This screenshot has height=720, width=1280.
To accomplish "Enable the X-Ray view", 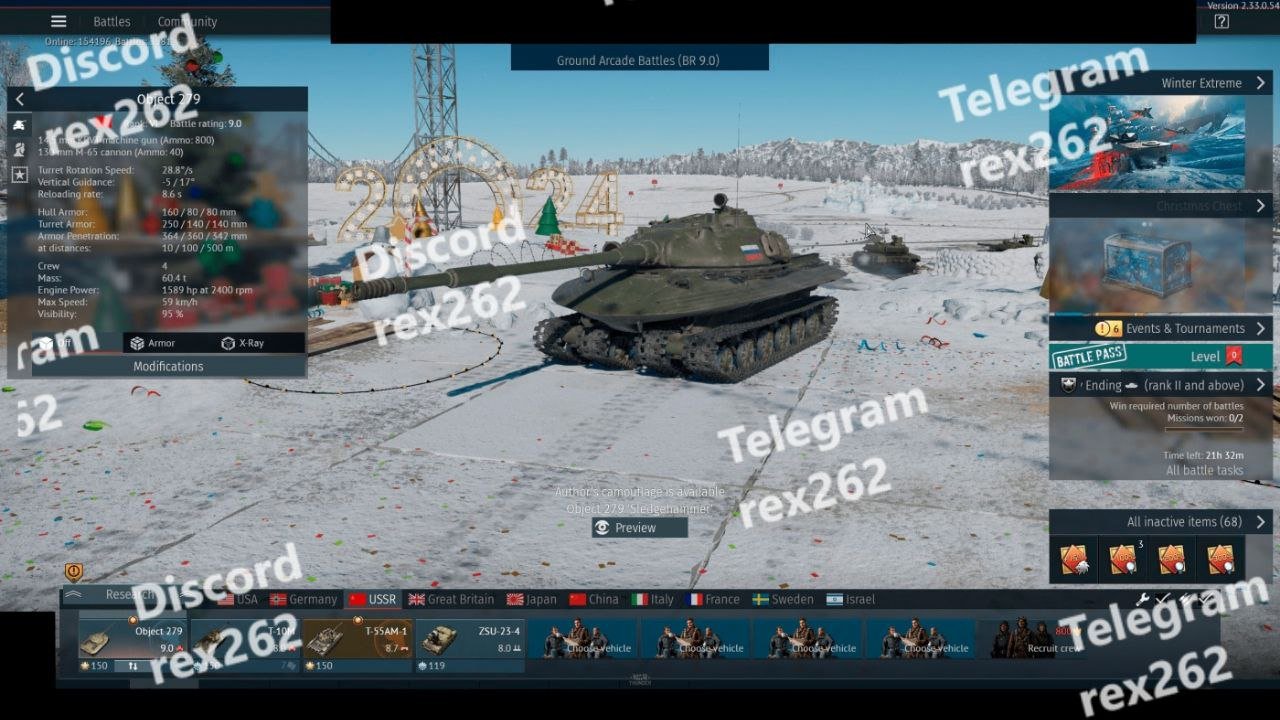I will coord(243,343).
